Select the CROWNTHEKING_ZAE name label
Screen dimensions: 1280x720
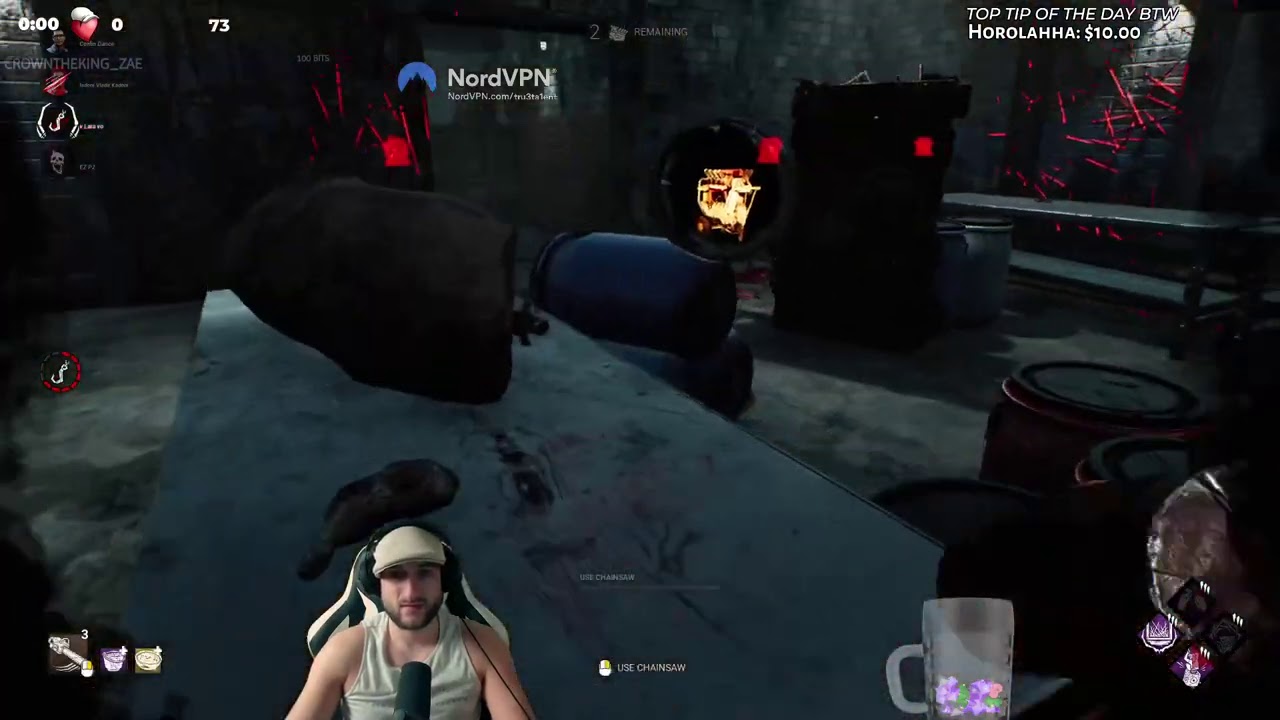click(72, 63)
